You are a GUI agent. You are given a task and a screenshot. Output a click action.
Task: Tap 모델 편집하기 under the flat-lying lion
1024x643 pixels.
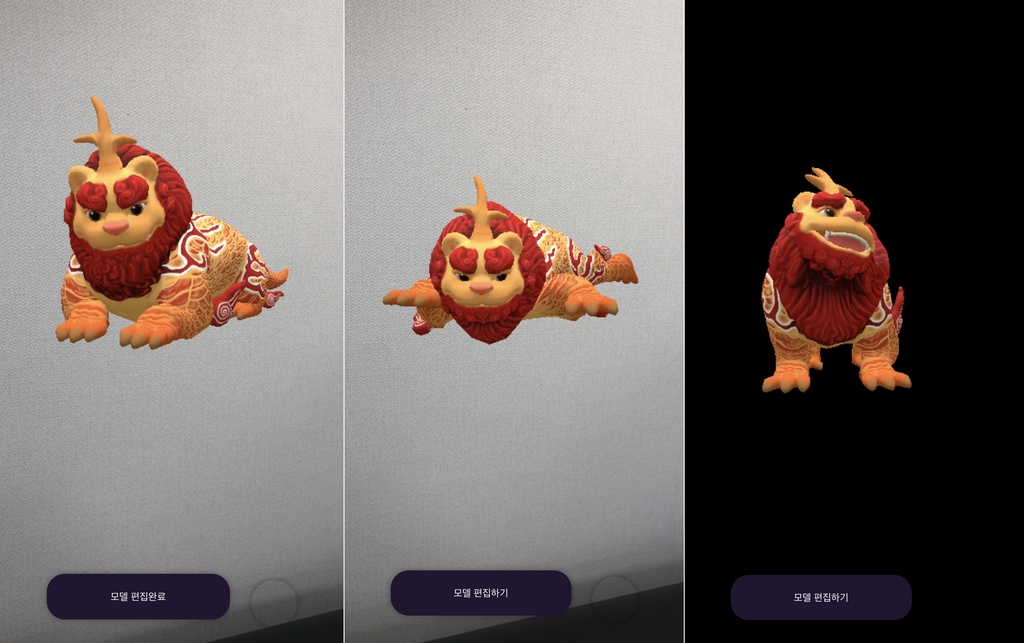[480, 593]
